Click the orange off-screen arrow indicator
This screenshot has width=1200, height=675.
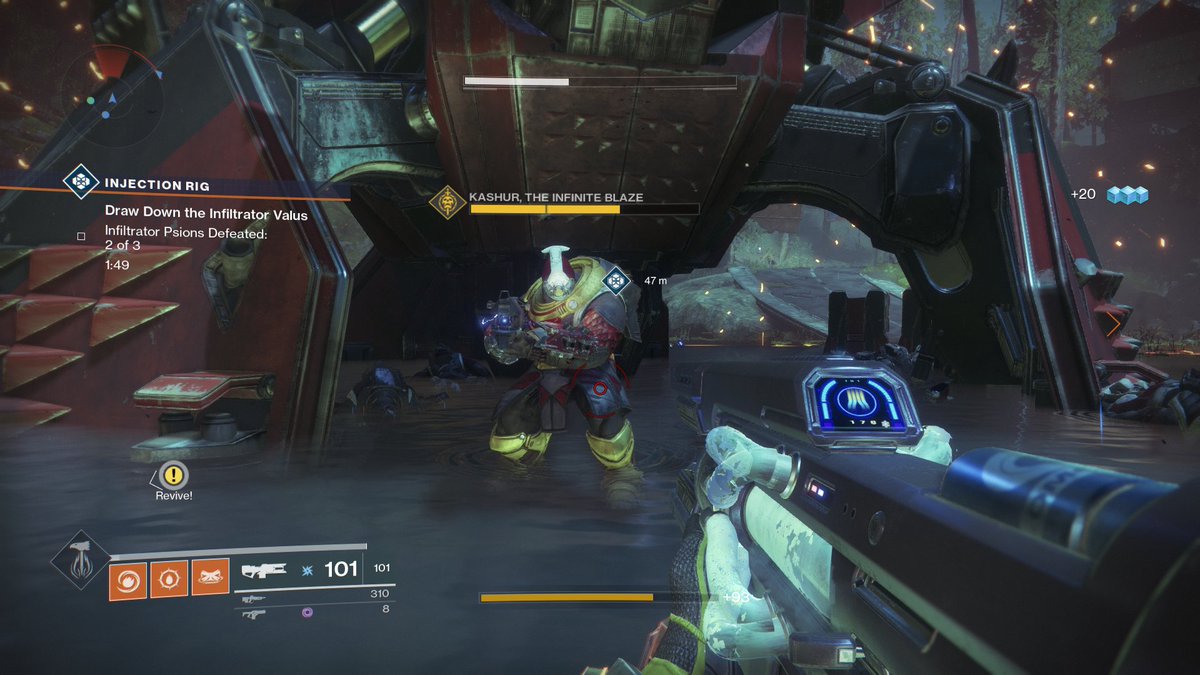coord(1113,323)
